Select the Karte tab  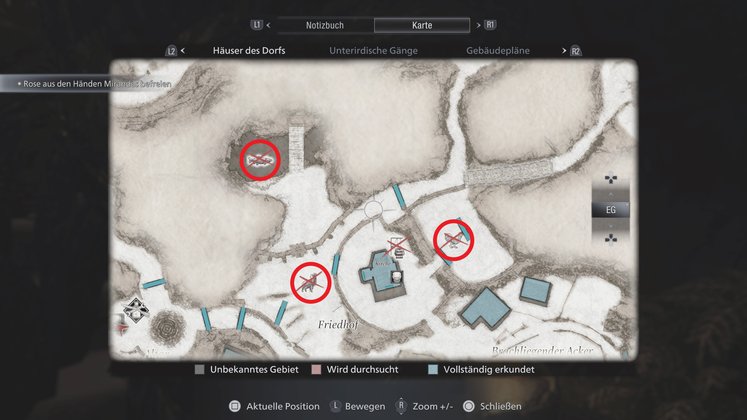[x=421, y=24]
